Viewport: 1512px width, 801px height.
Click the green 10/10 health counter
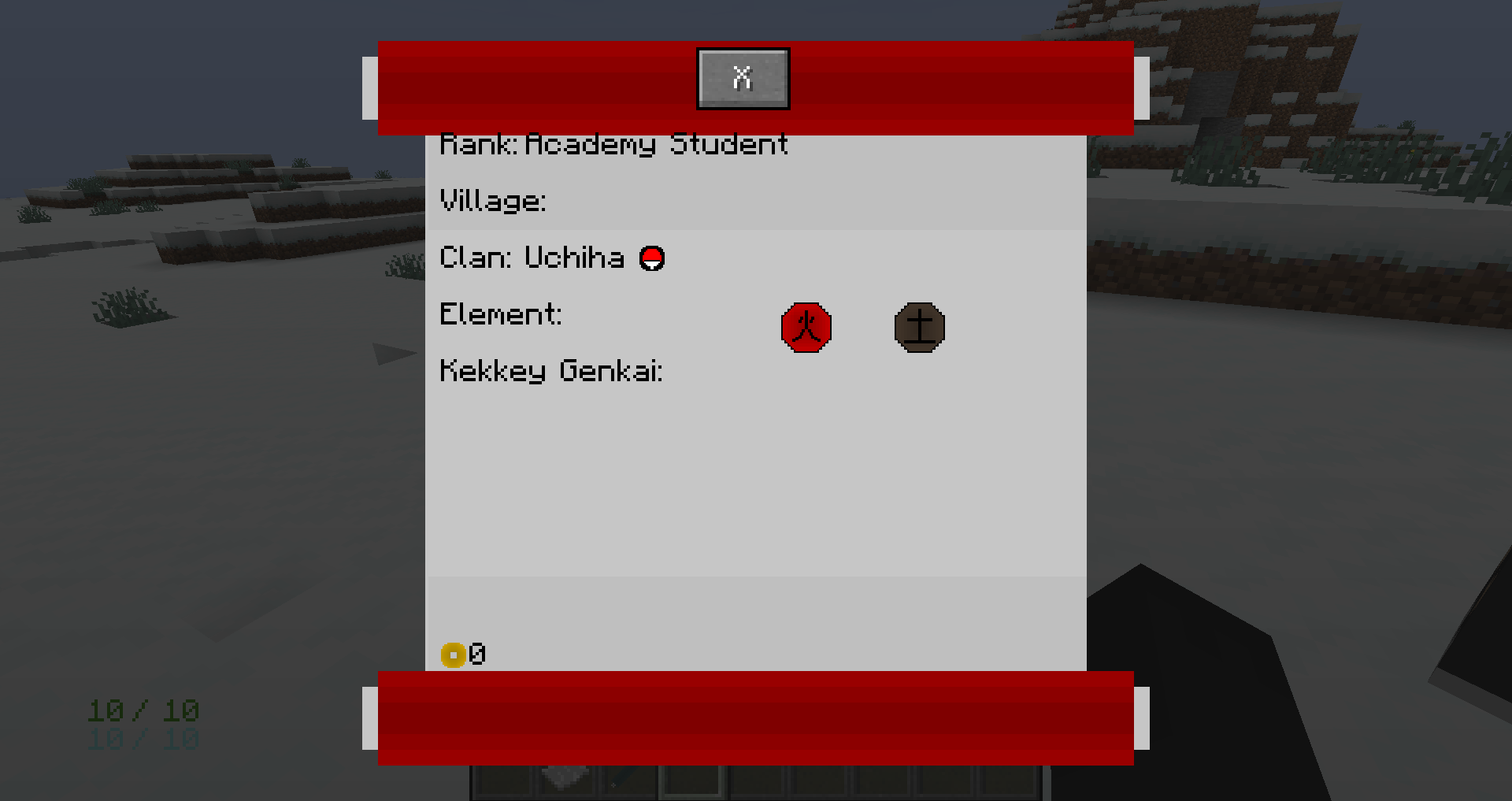[142, 709]
